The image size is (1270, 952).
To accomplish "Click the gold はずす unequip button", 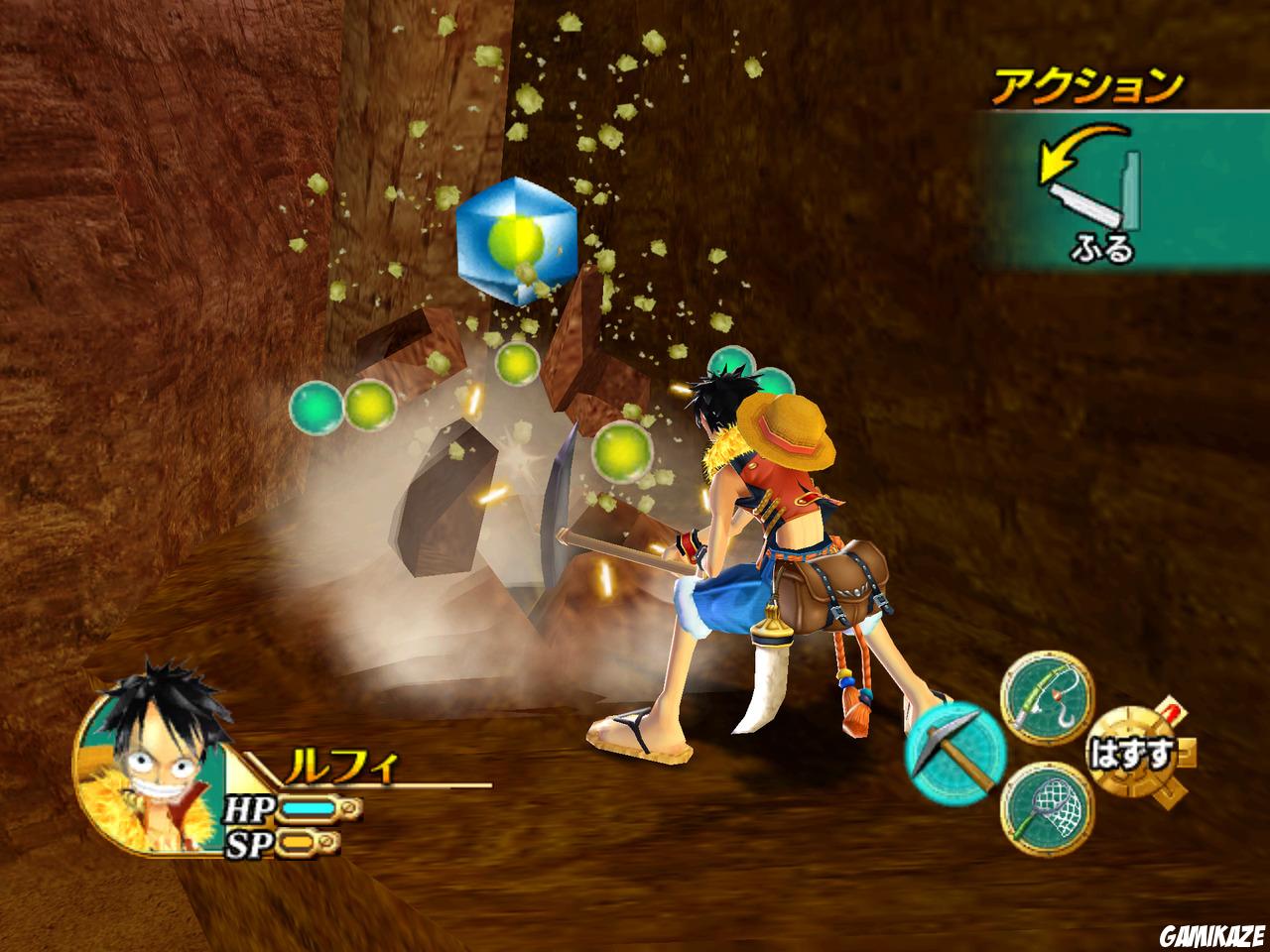I will pyautogui.click(x=1131, y=754).
